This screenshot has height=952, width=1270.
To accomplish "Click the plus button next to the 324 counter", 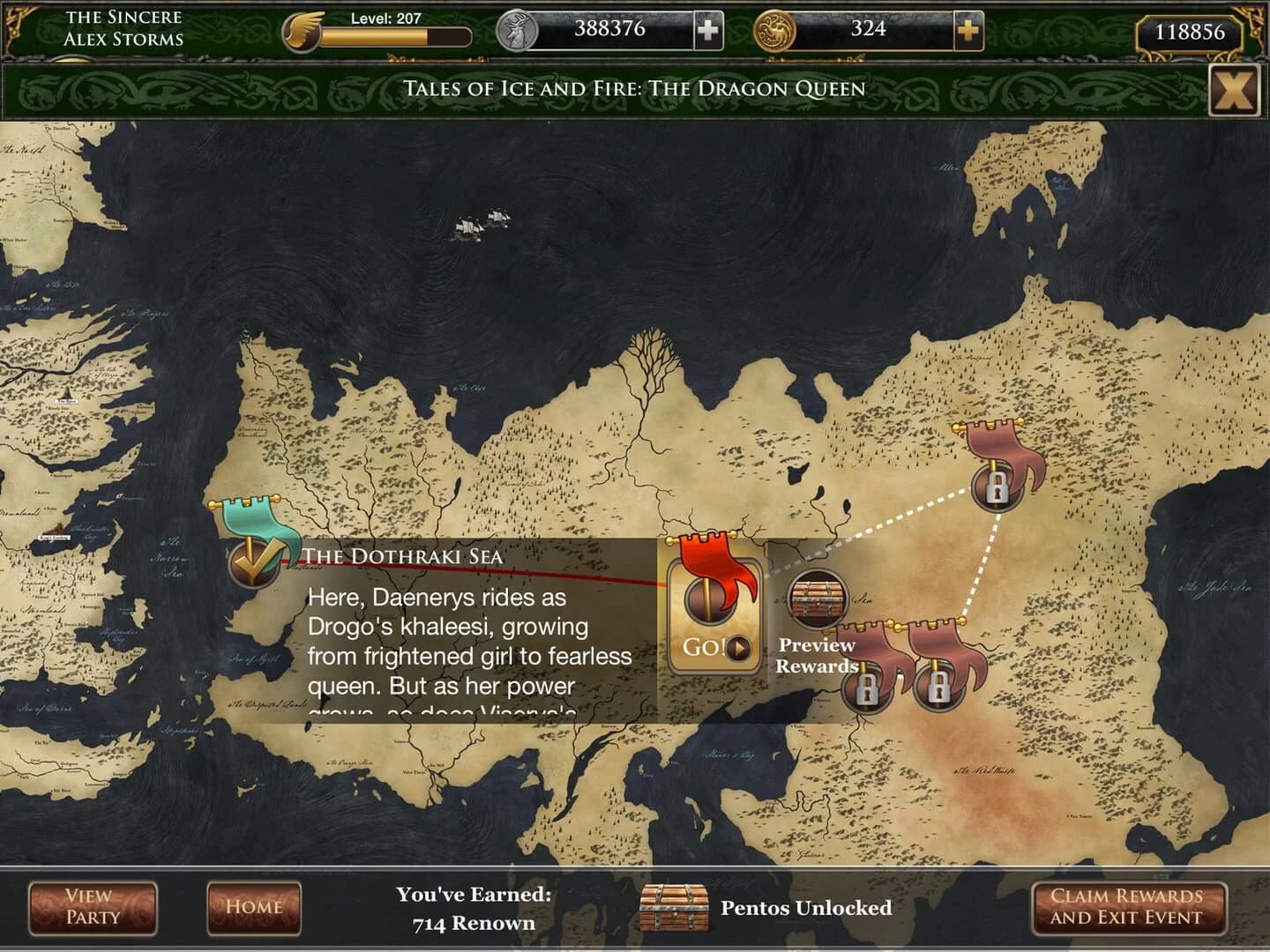I will (x=968, y=28).
